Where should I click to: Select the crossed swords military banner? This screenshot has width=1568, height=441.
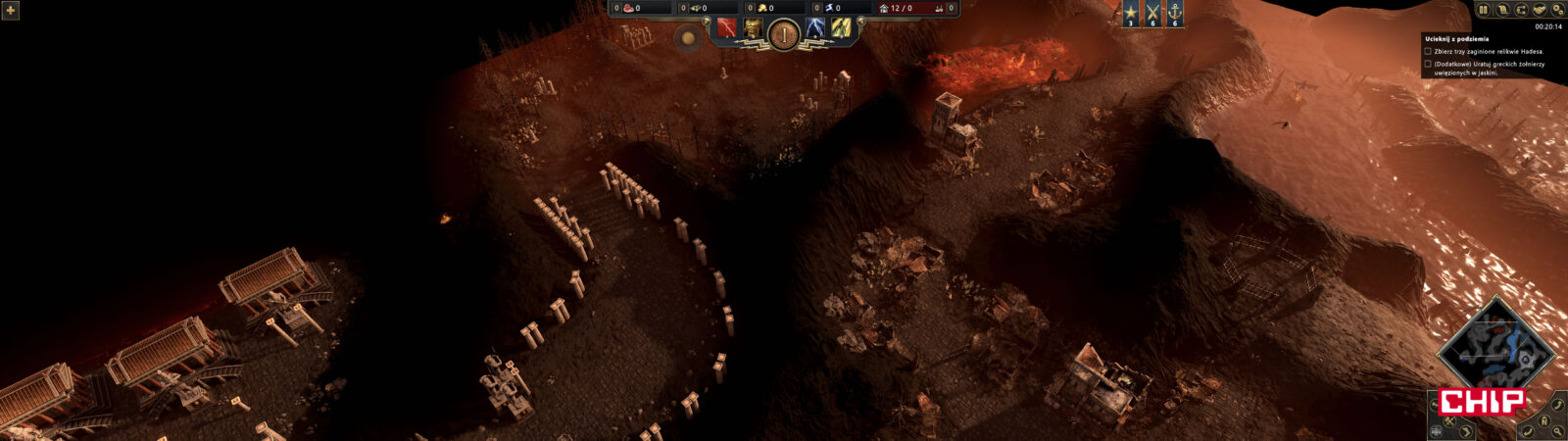click(1152, 14)
